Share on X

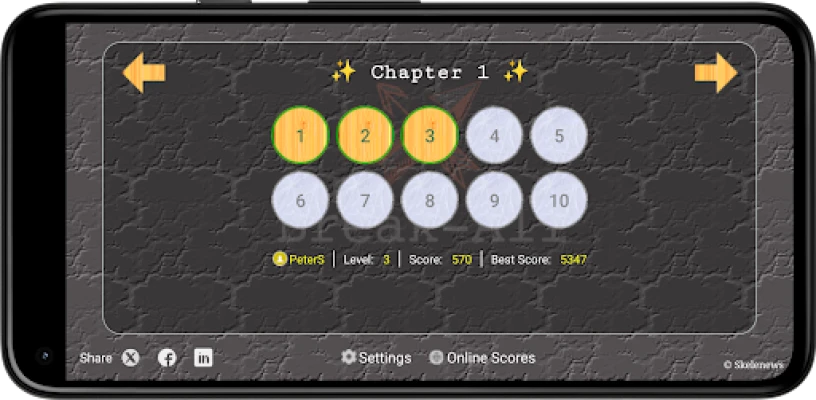(131, 357)
